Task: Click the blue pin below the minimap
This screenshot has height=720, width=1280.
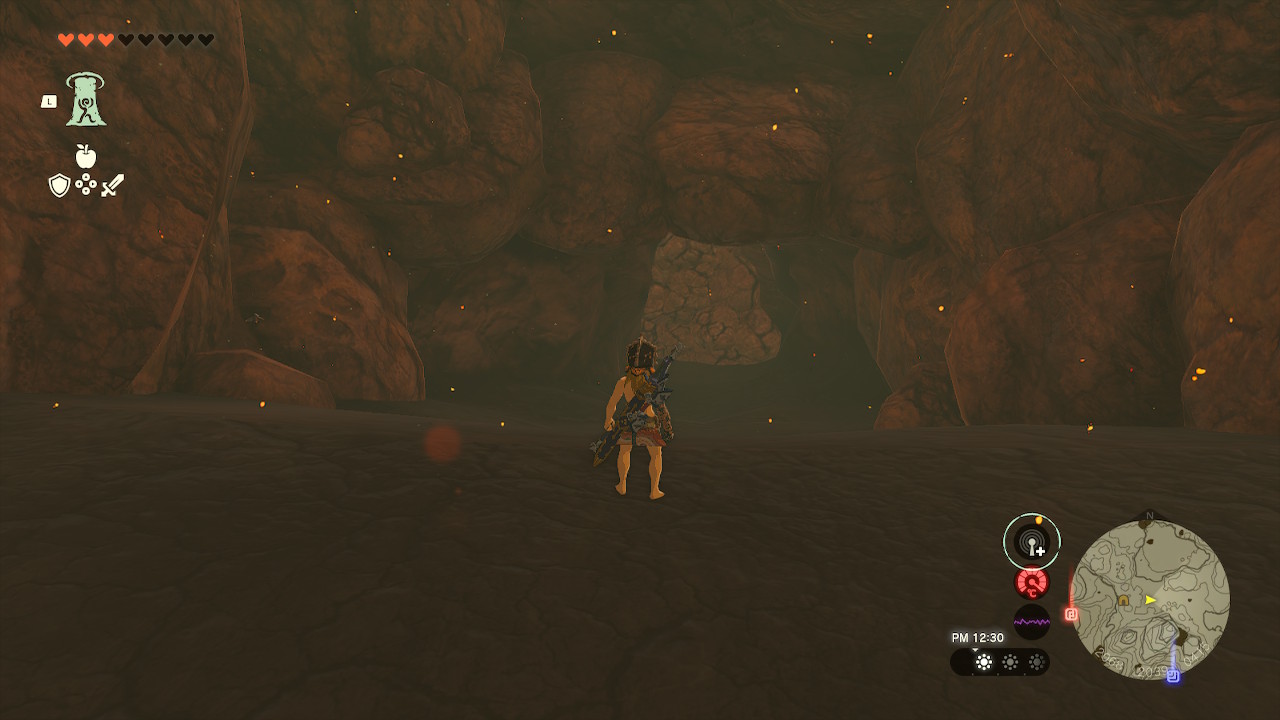Action: click(1172, 676)
